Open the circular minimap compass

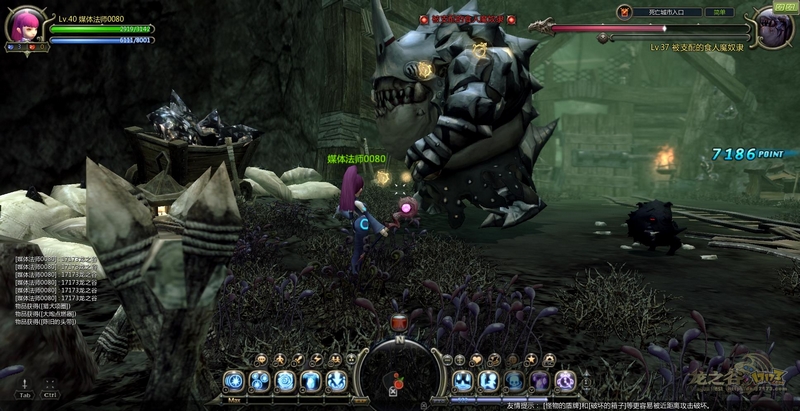click(400, 373)
